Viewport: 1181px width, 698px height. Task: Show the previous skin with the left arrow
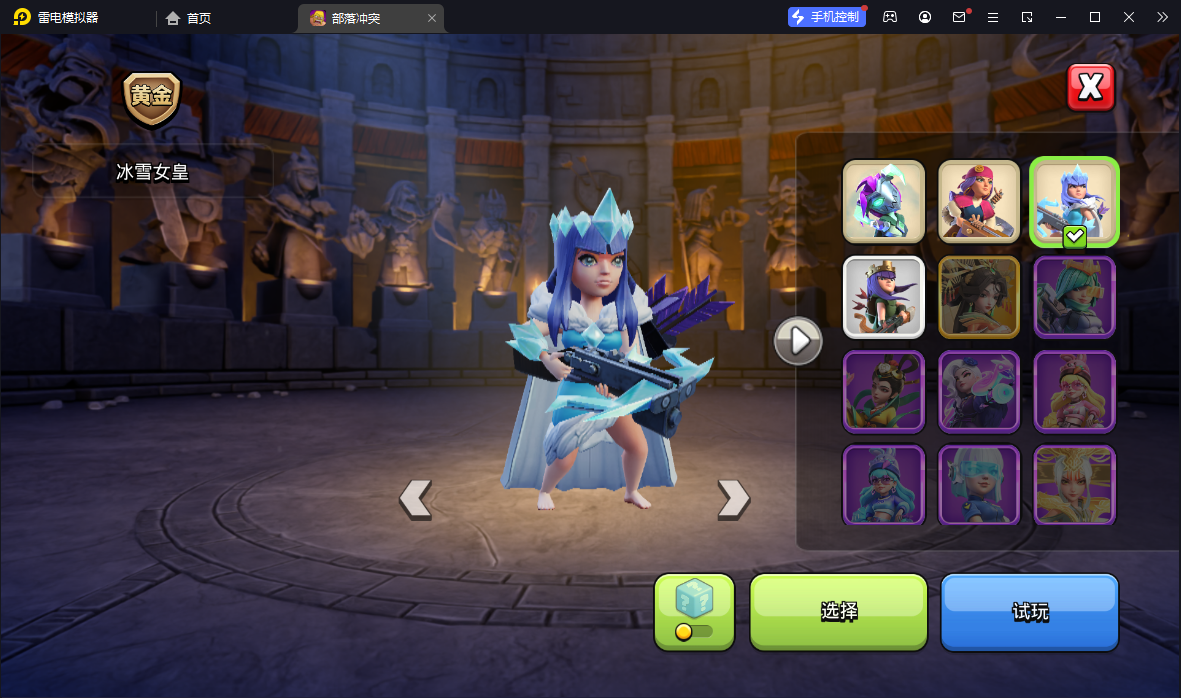pyautogui.click(x=415, y=497)
